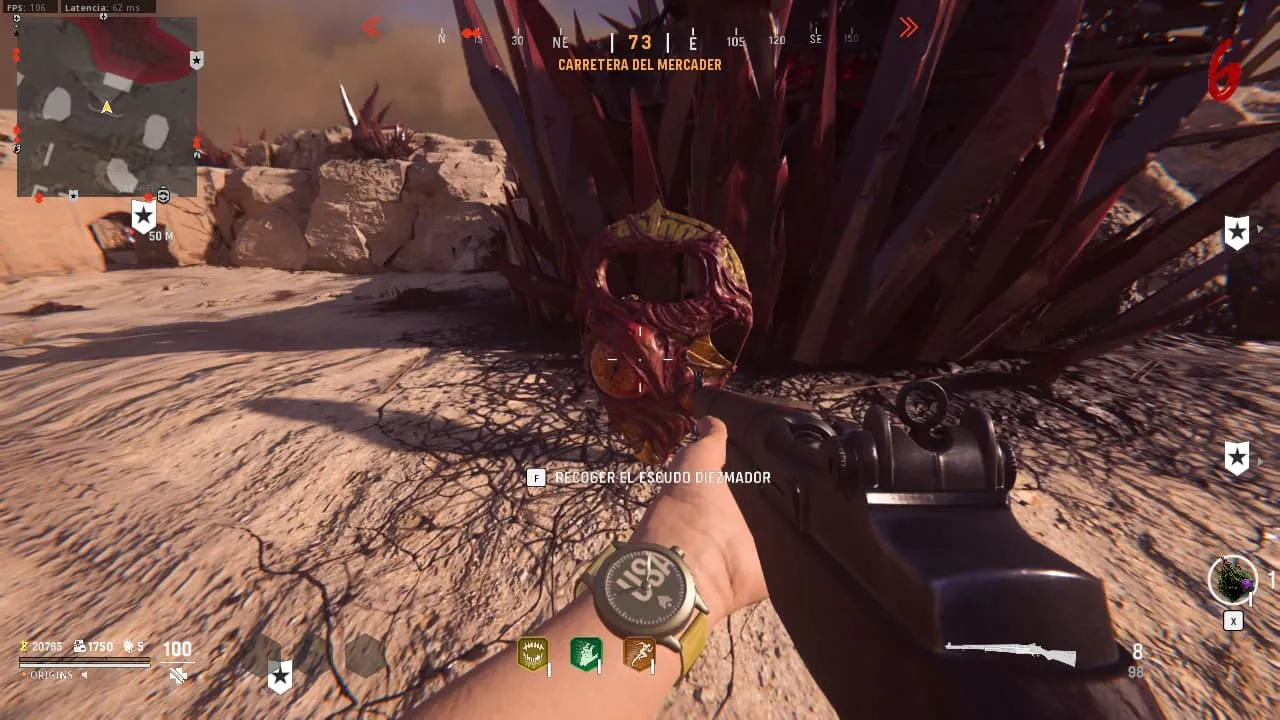Click the green hand perk icon
Image resolution: width=1280 pixels, height=720 pixels.
tap(586, 654)
